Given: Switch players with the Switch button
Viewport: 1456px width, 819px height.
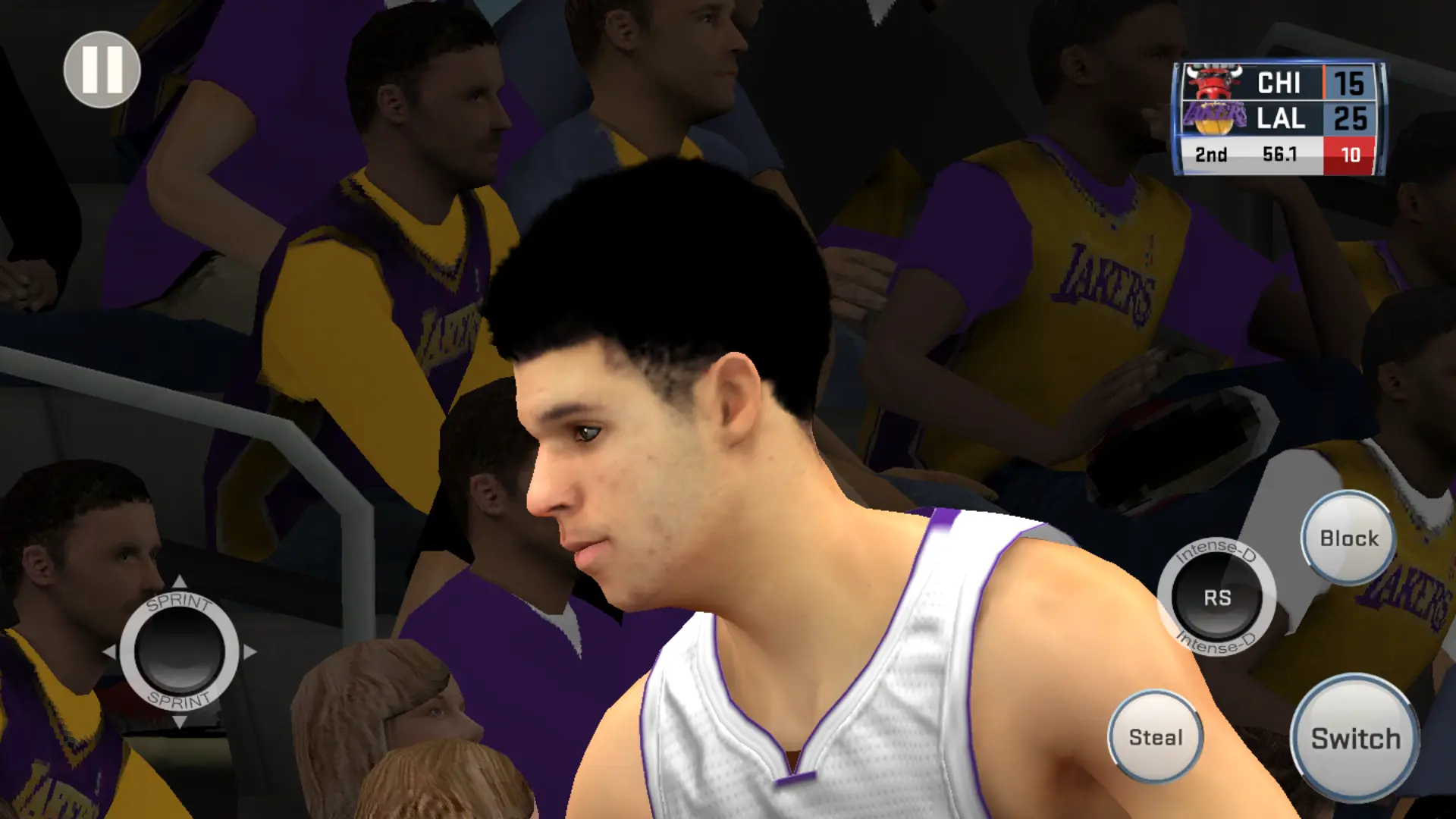Looking at the screenshot, I should point(1355,738).
